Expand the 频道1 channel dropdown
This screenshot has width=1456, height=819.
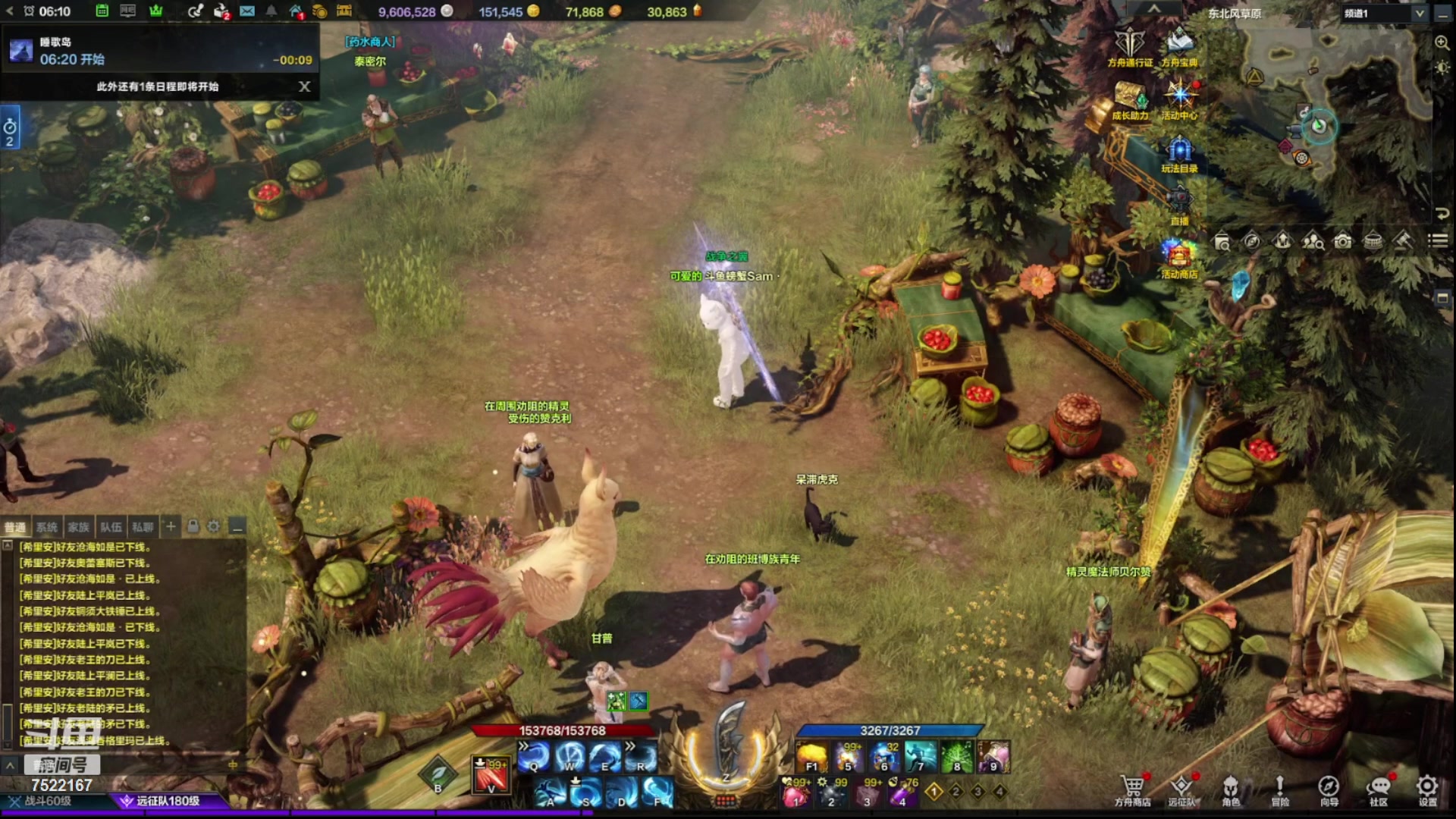(1419, 13)
